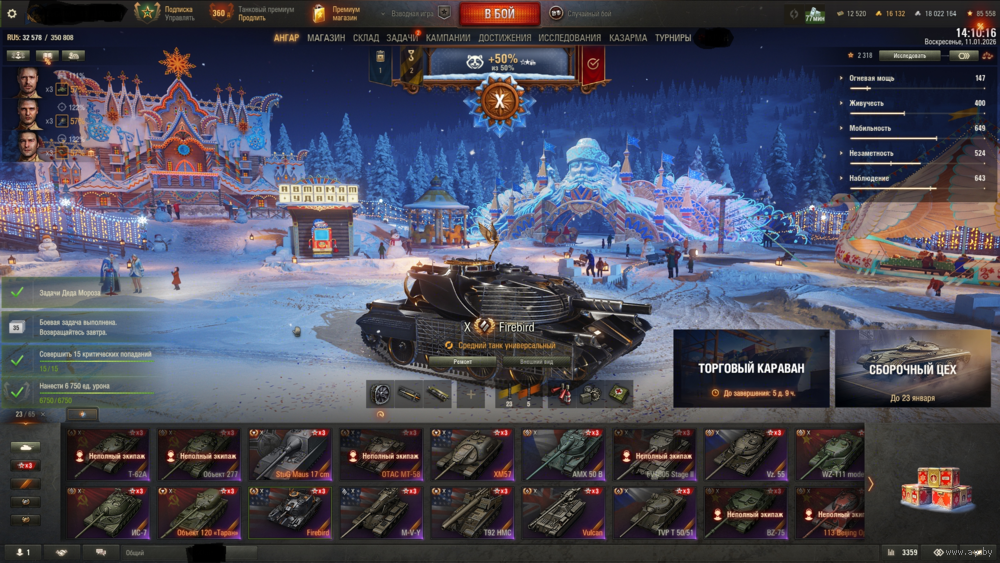The width and height of the screenshot is (1000, 563).
Task: Open the КАМПАНИИ section
Action: (x=448, y=38)
